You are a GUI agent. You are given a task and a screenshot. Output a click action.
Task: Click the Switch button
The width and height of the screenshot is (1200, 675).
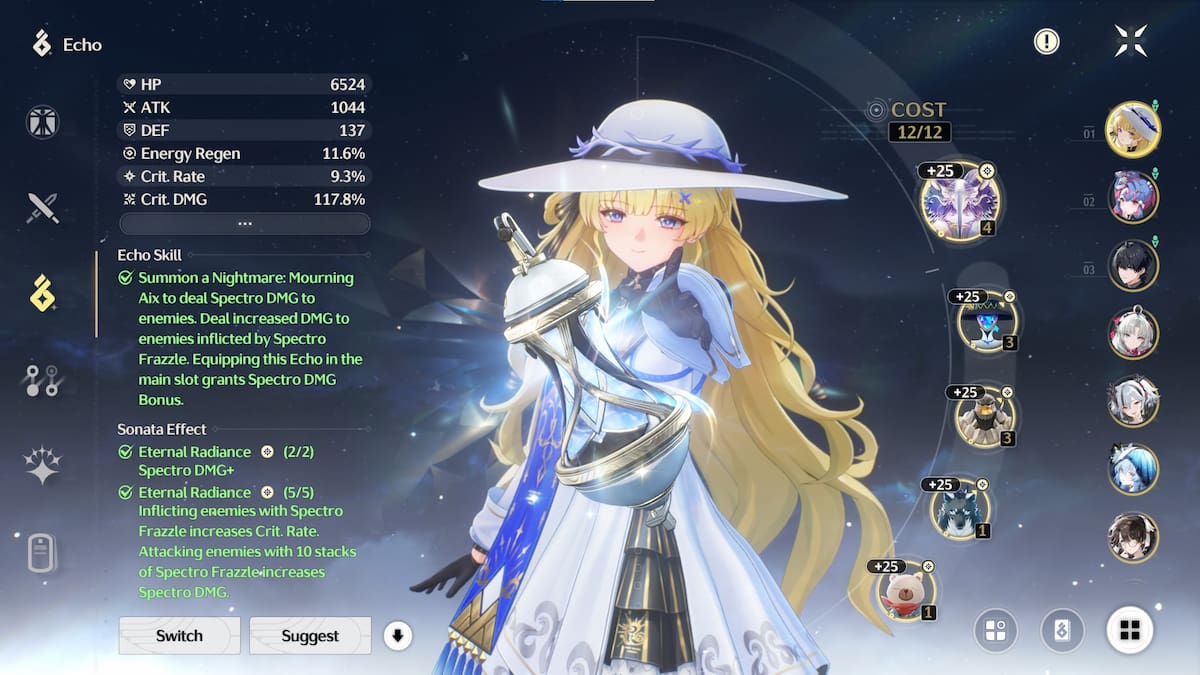click(180, 635)
